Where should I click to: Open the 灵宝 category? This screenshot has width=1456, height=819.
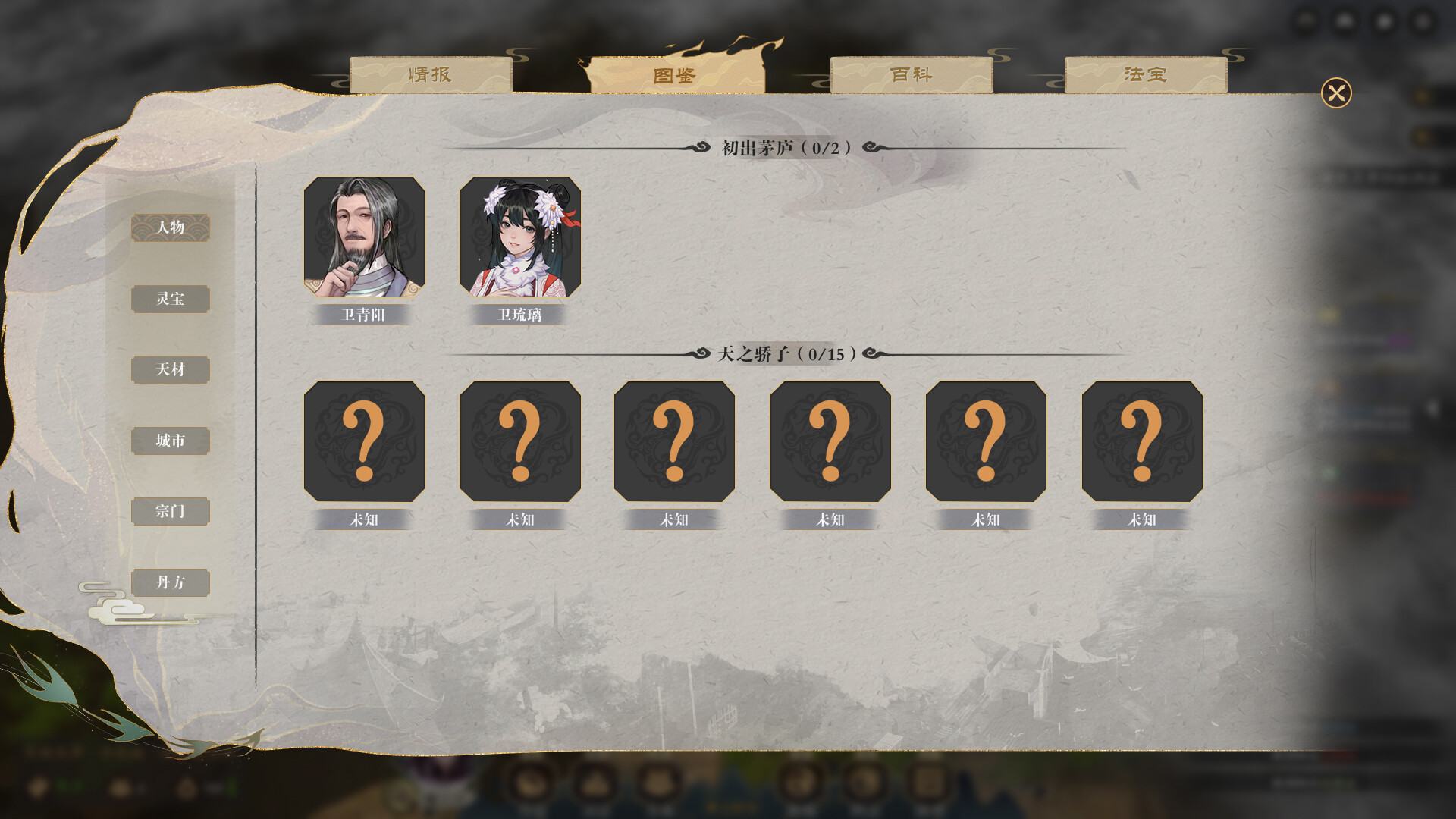point(171,300)
